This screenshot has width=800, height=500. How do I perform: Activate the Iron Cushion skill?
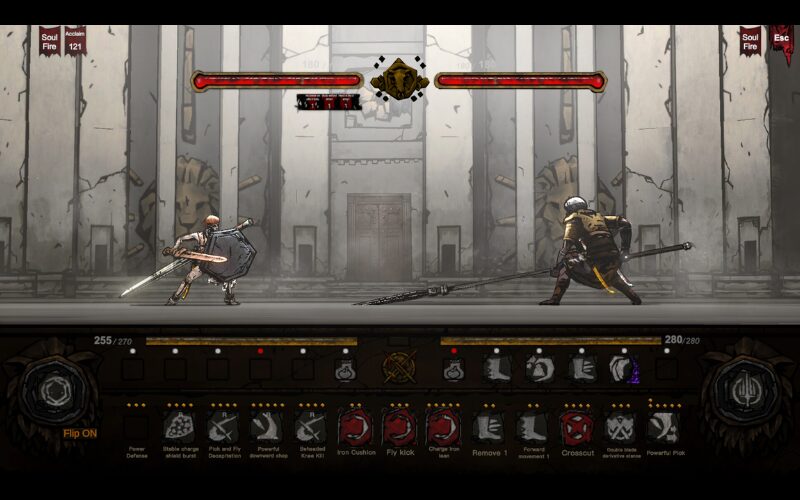click(x=355, y=428)
